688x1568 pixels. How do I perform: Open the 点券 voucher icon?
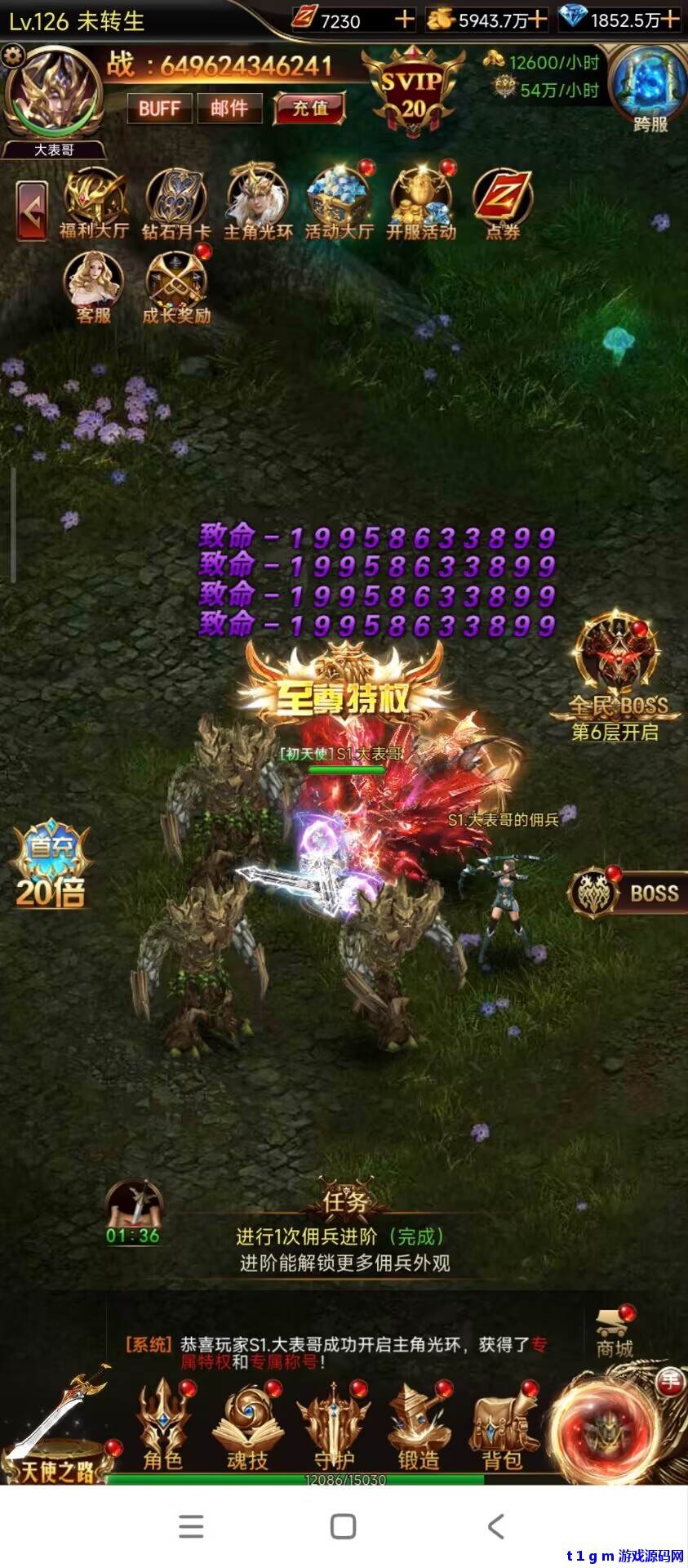(x=503, y=204)
